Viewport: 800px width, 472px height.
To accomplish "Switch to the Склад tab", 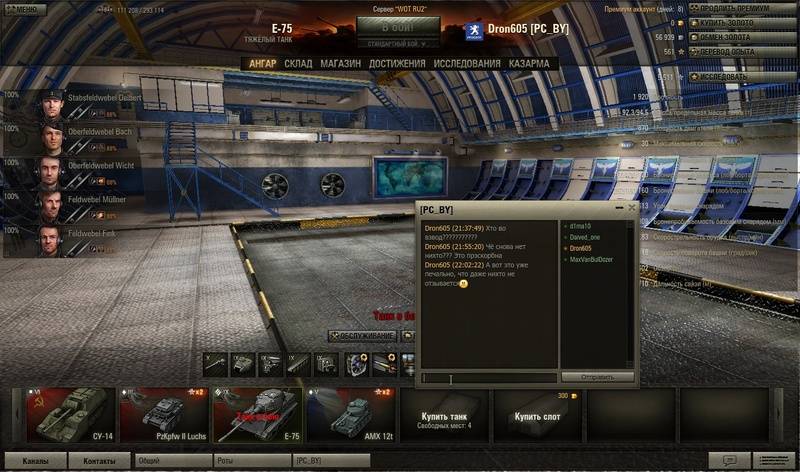I will click(298, 64).
